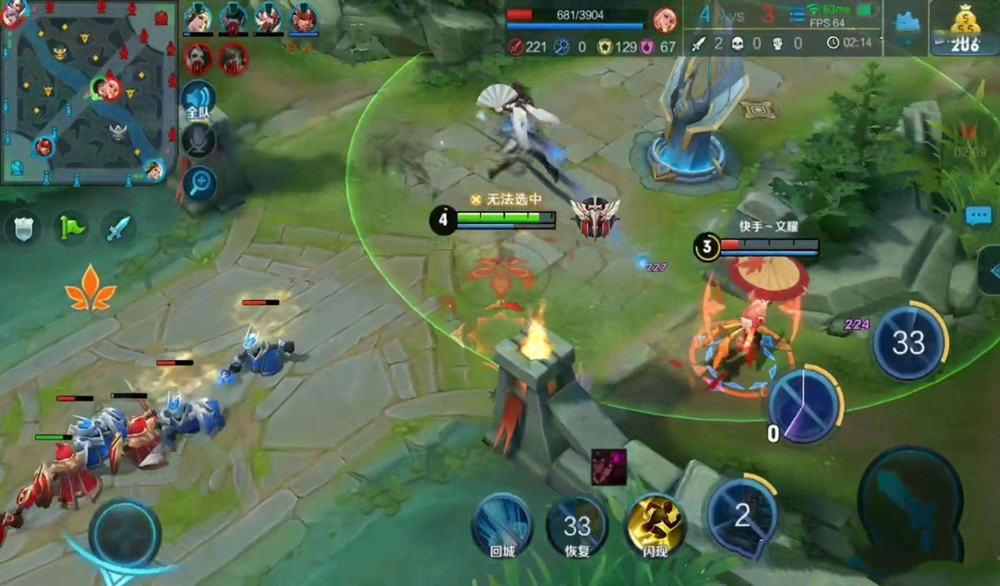The width and height of the screenshot is (1000, 586).
Task: Toggle the muted microphone button
Action: tap(198, 141)
